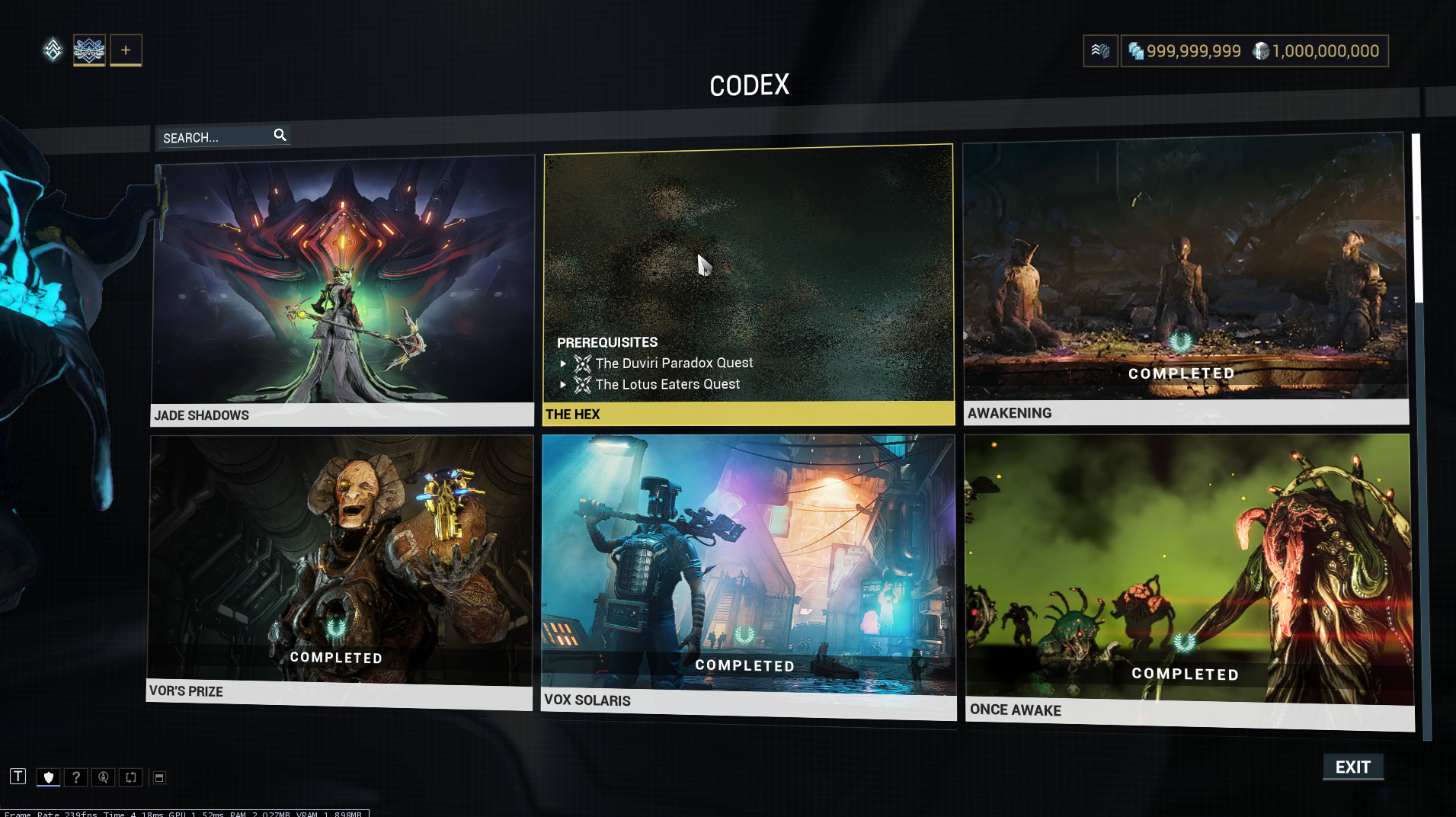Select the Vox Solaris quest tile
This screenshot has height=817, width=1456.
click(748, 572)
